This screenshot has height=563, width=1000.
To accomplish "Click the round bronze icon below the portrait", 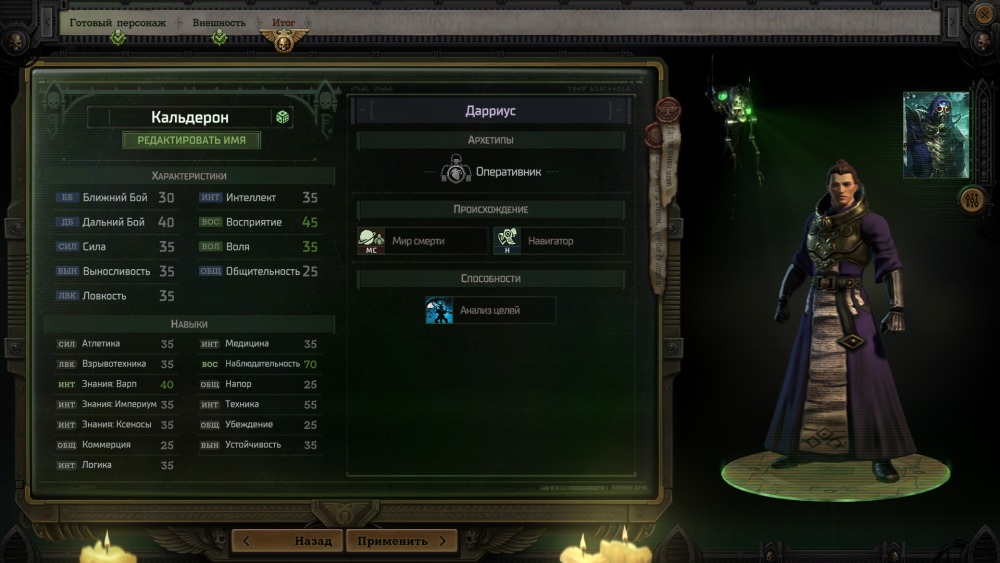I will tap(972, 199).
